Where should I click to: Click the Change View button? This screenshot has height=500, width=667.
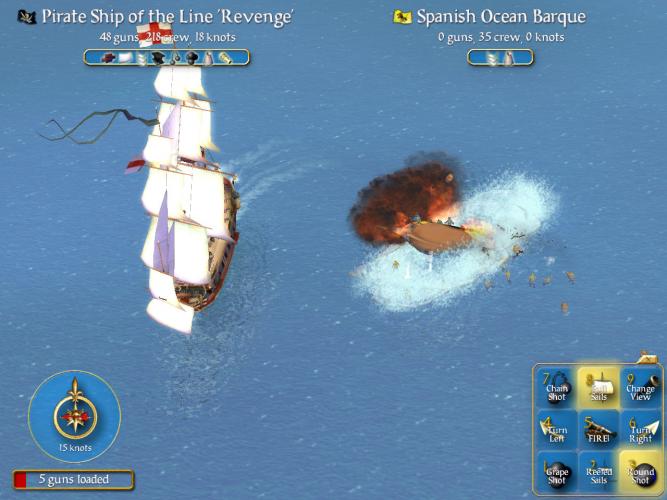pos(640,388)
